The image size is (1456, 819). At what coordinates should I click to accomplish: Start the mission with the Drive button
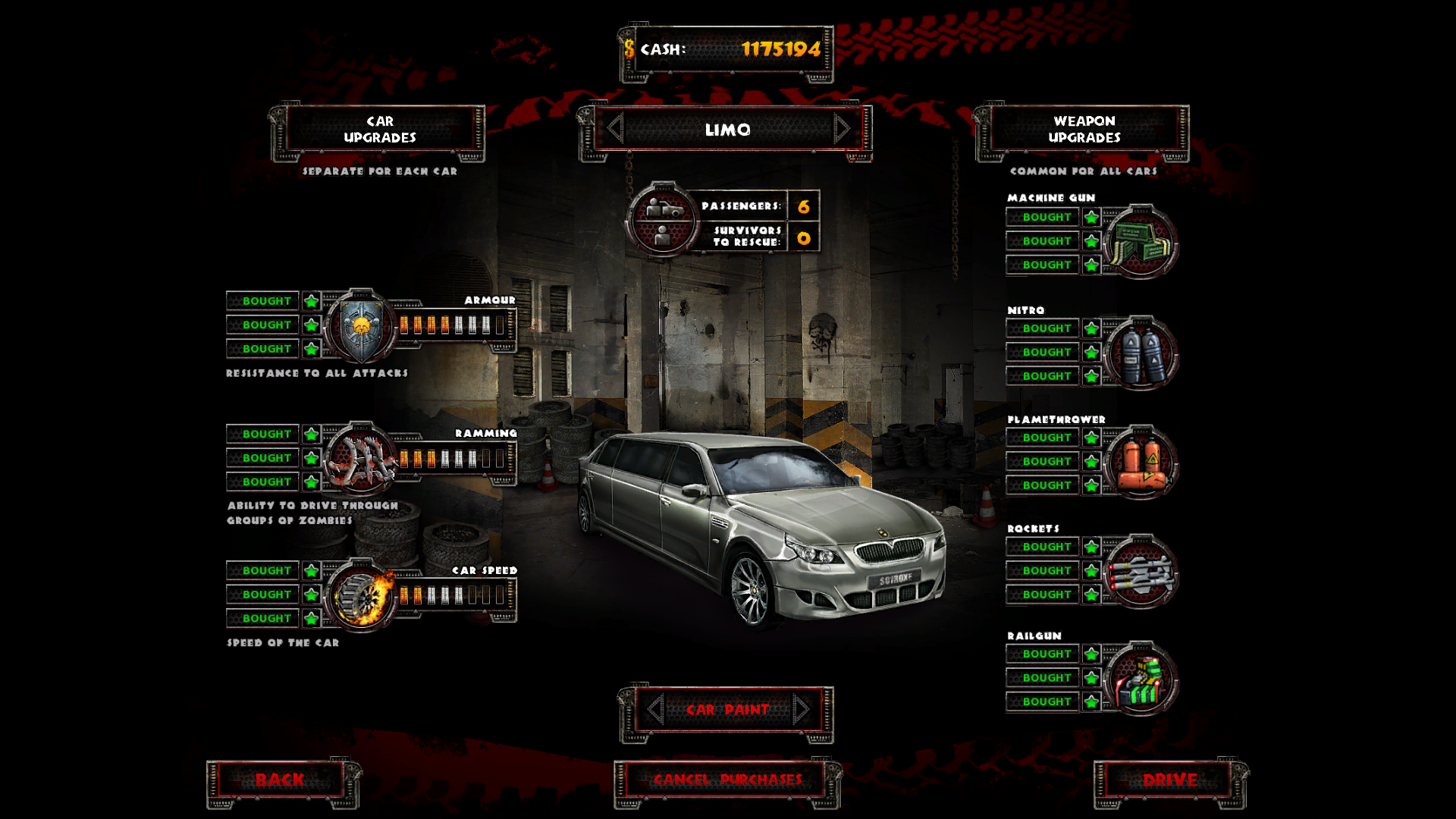click(1170, 780)
